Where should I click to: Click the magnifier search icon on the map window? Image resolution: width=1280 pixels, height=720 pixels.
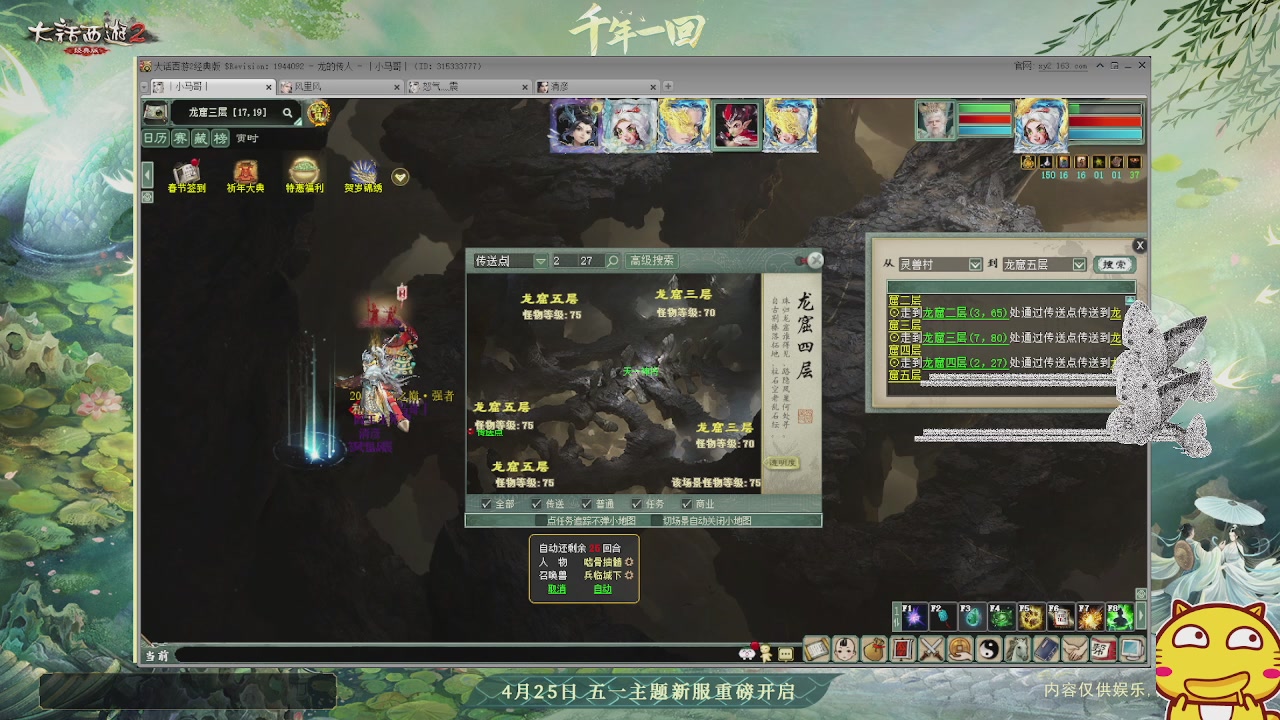tap(612, 261)
